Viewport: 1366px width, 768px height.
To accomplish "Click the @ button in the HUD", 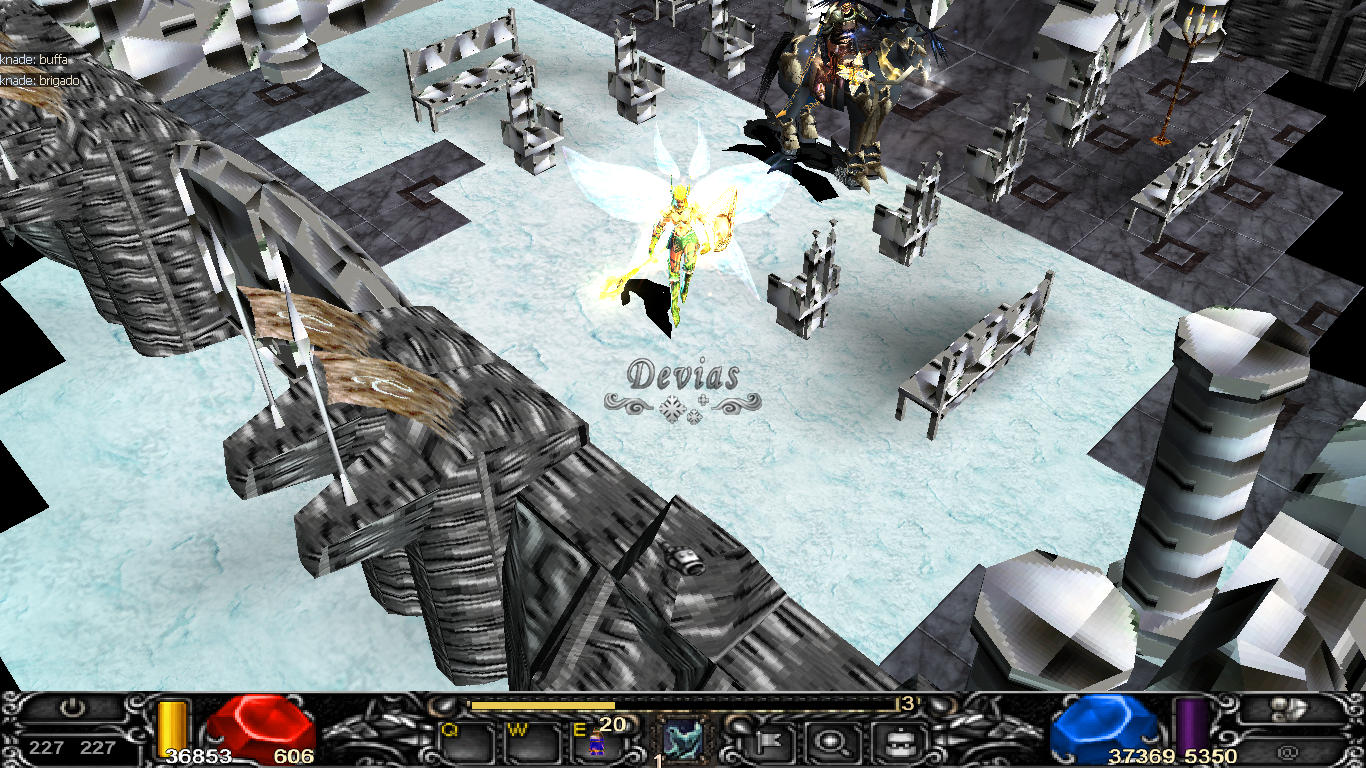I will 1292,748.
